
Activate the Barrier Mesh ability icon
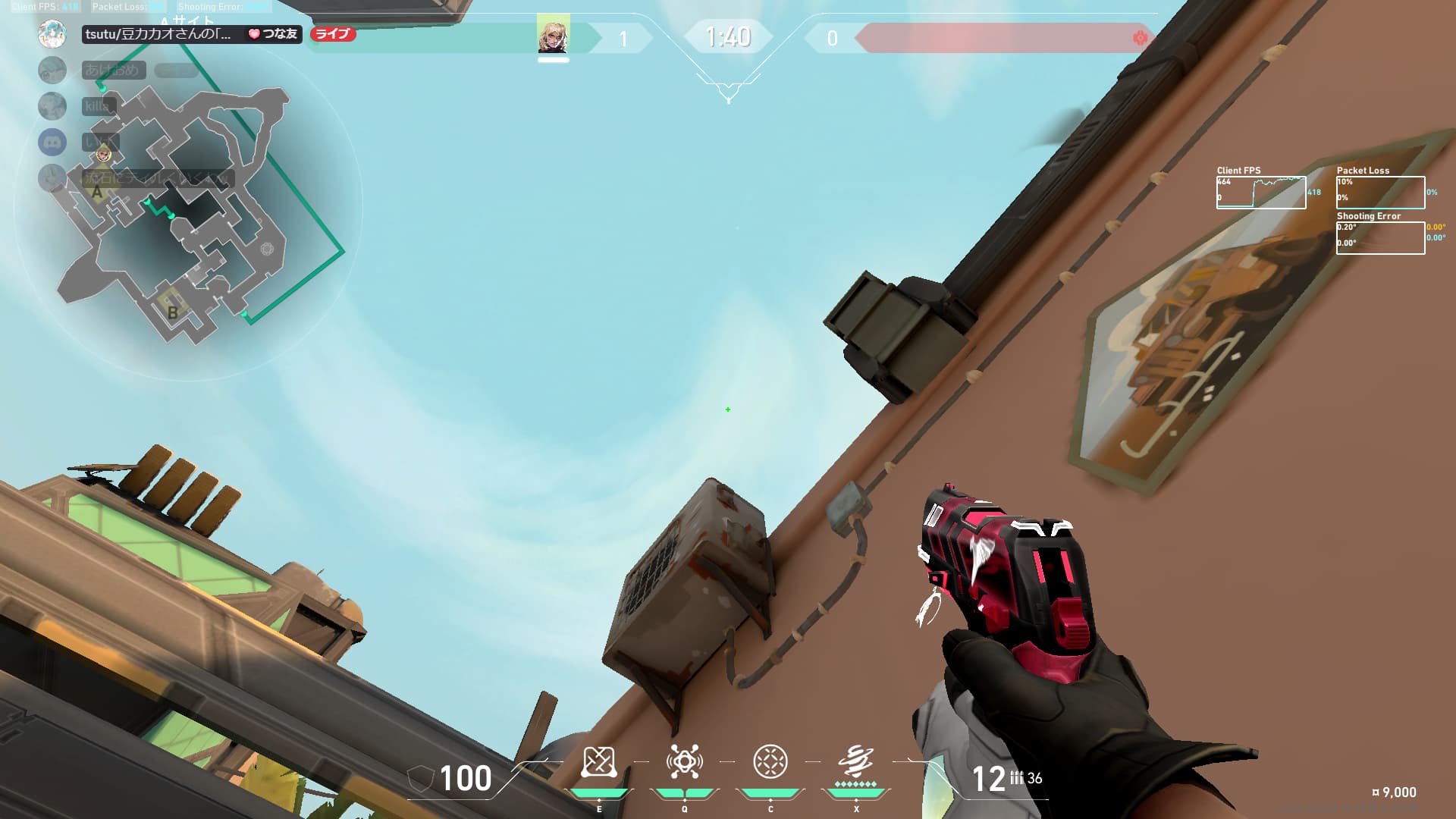598,762
